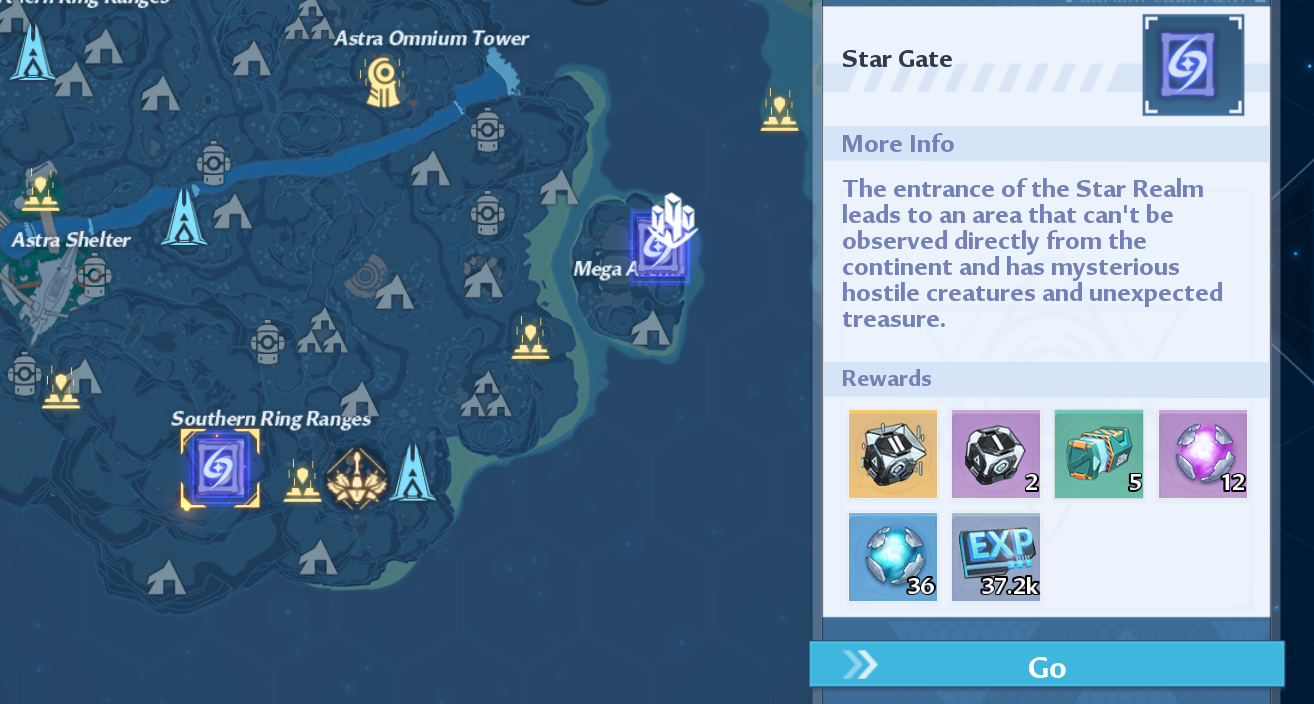Check the blue orb reward showing 36
1314x704 pixels.
coord(892,556)
